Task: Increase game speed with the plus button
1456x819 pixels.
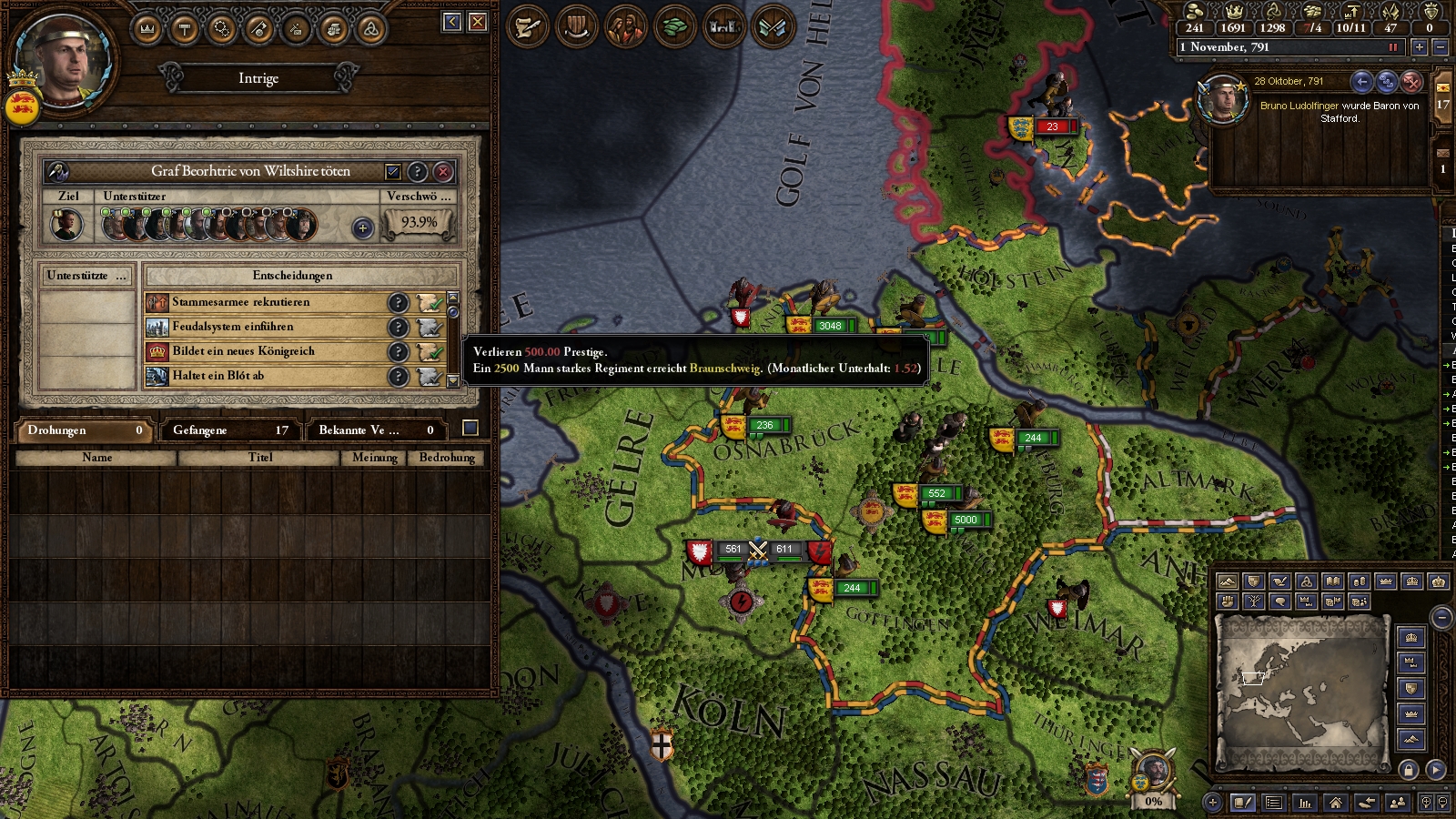Action: point(1419,46)
